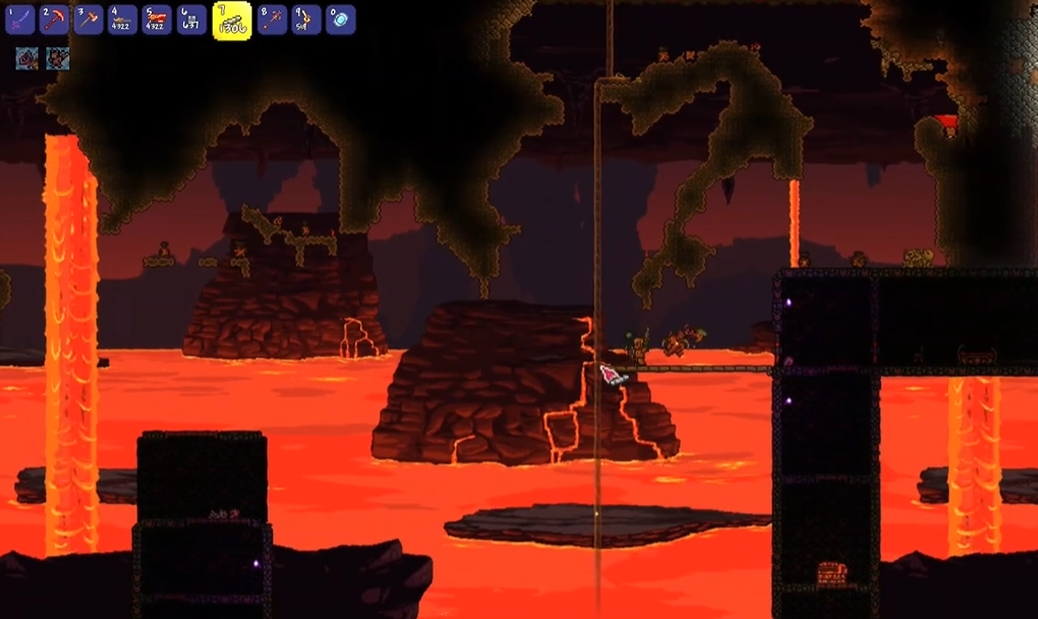Select hotbar slot 6 item stack
Image resolution: width=1038 pixels, height=619 pixels.
tap(191, 19)
